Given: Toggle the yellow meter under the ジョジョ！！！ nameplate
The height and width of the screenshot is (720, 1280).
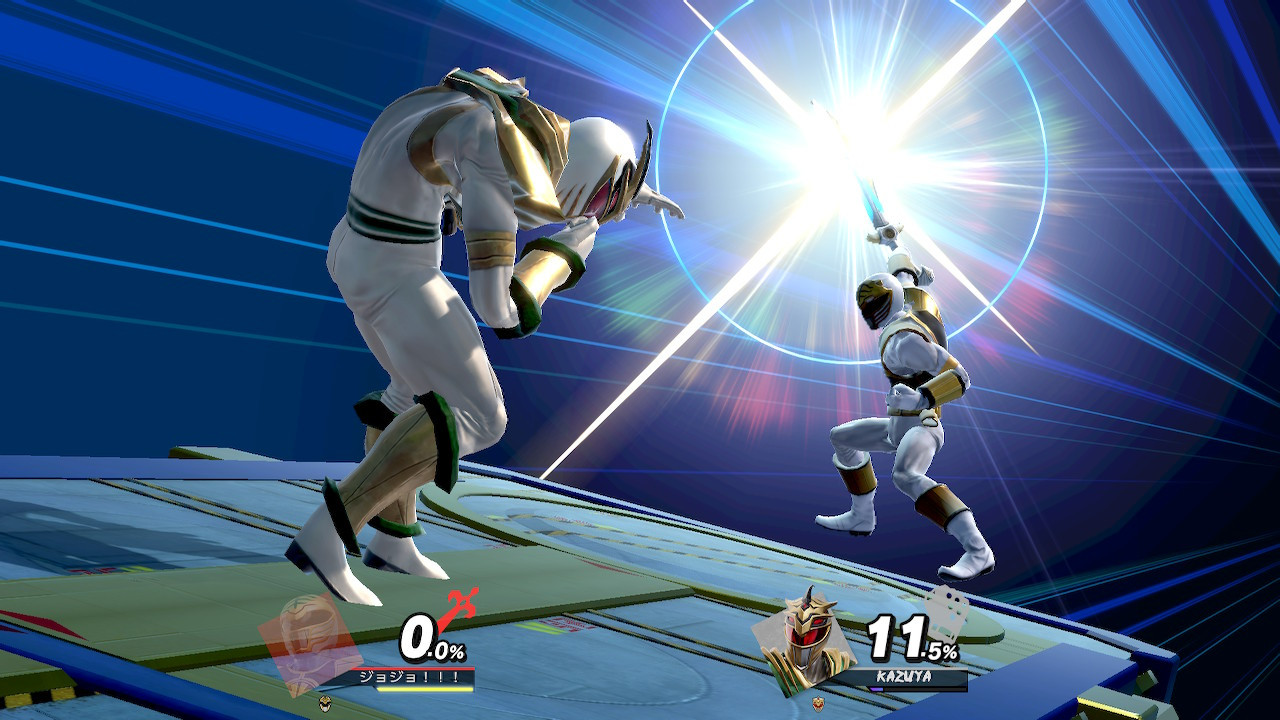Looking at the screenshot, I should (424, 689).
